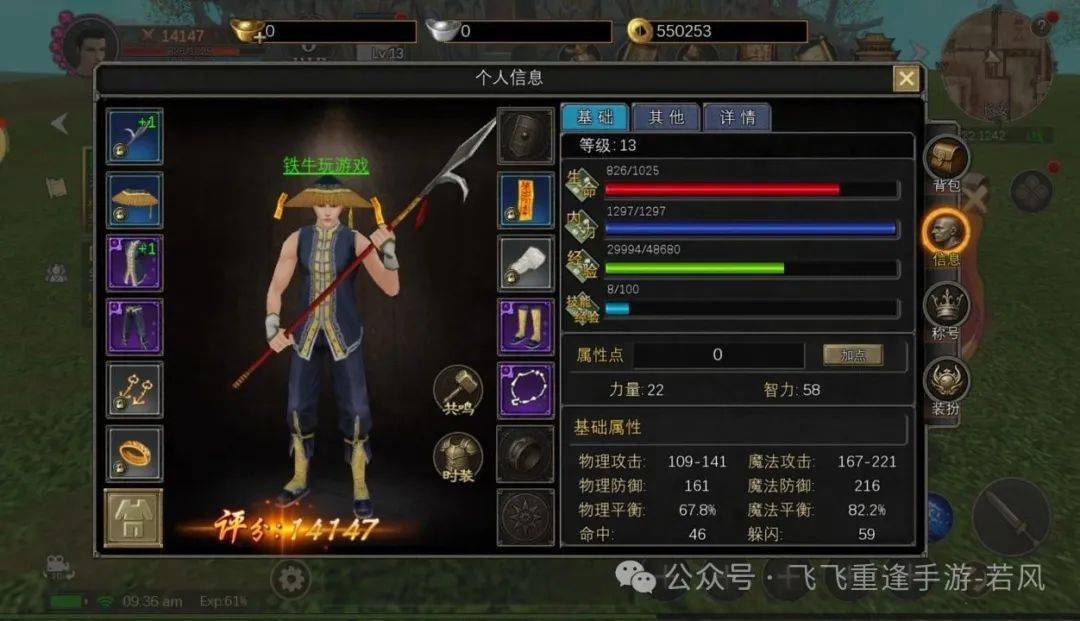Viewport: 1080px width, 621px height.
Task: Switch to the 装扮 costume side tab
Action: [946, 387]
